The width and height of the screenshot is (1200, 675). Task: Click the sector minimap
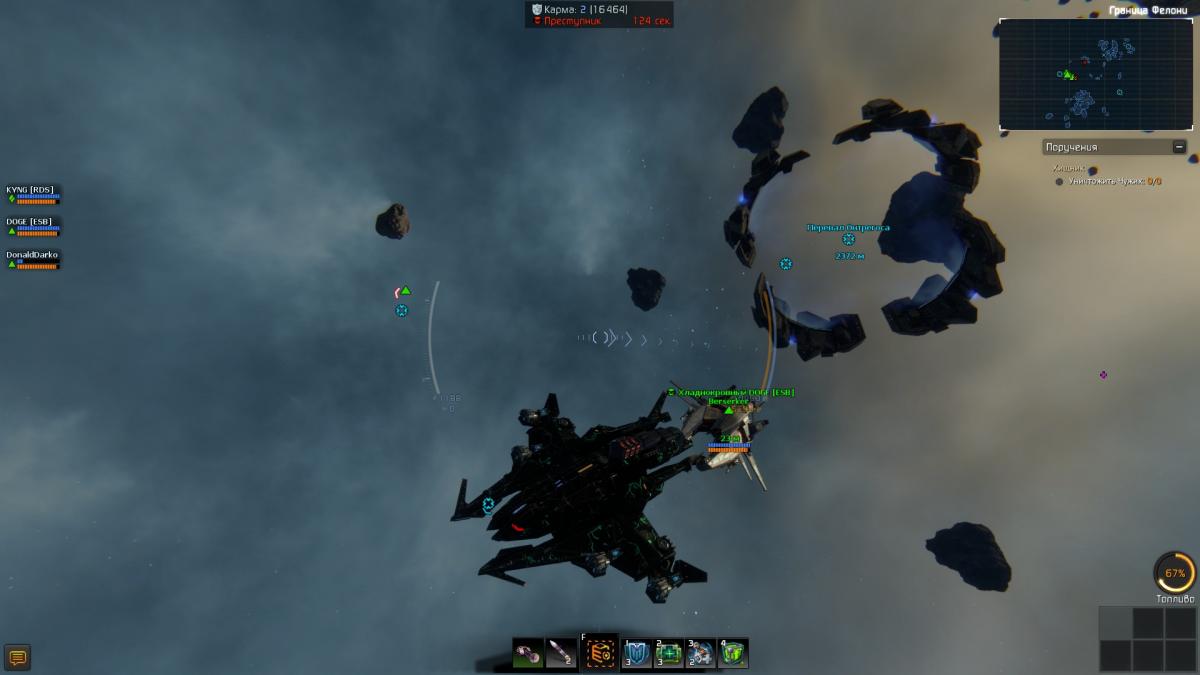(x=1096, y=74)
